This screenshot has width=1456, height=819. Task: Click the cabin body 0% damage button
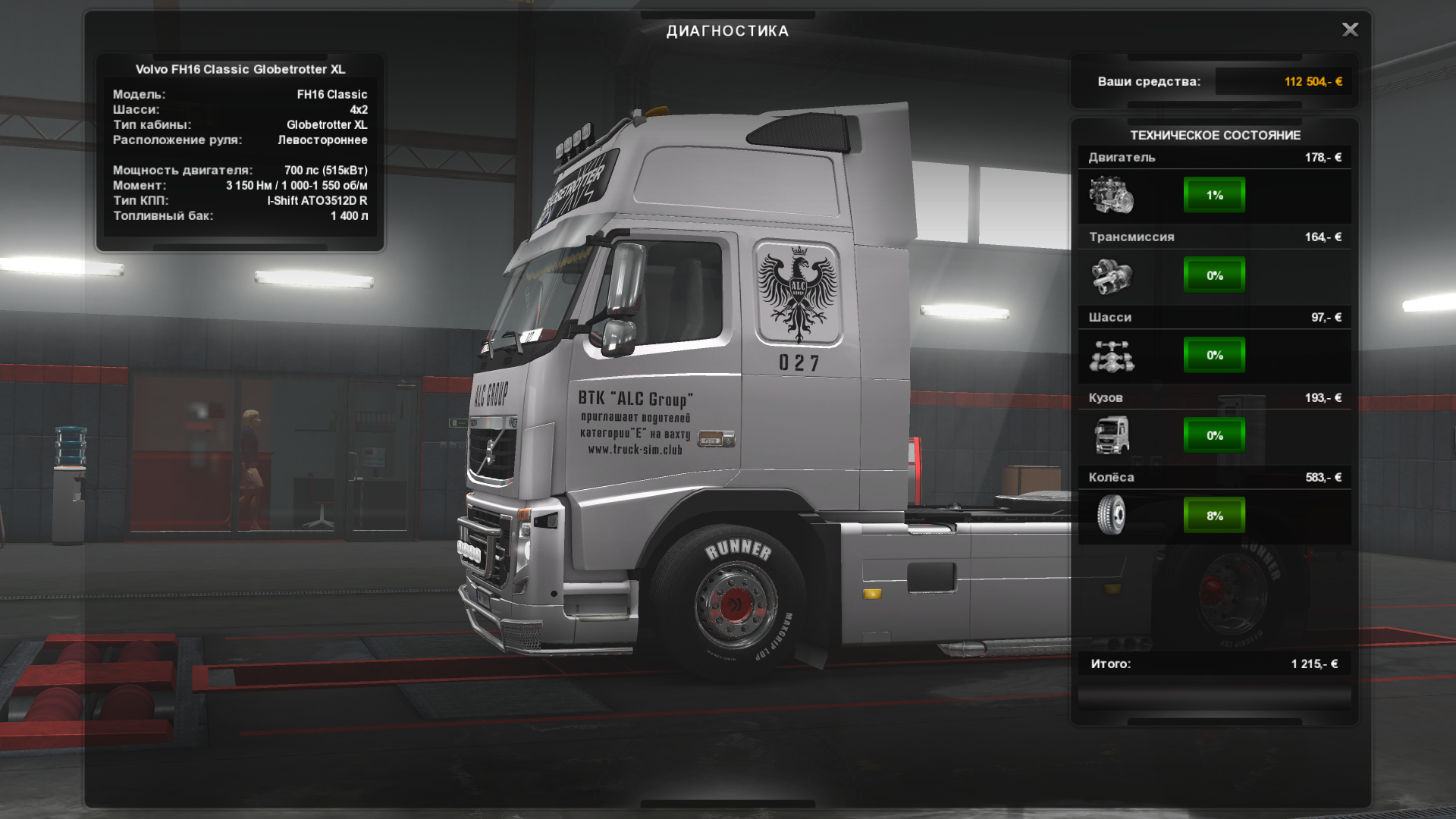click(x=1214, y=435)
